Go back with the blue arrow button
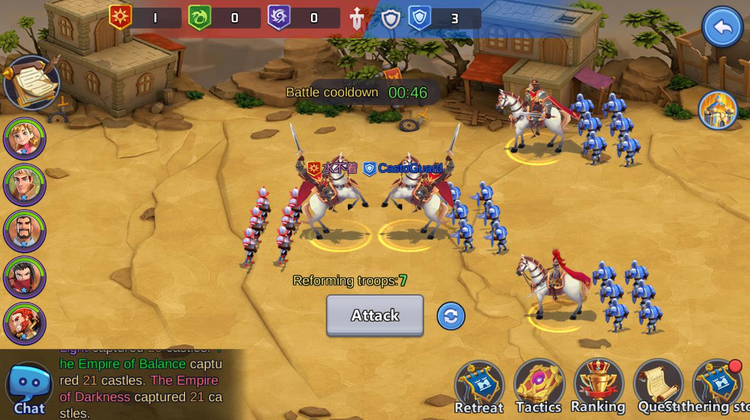Viewport: 750px width, 420px height. tap(722, 27)
